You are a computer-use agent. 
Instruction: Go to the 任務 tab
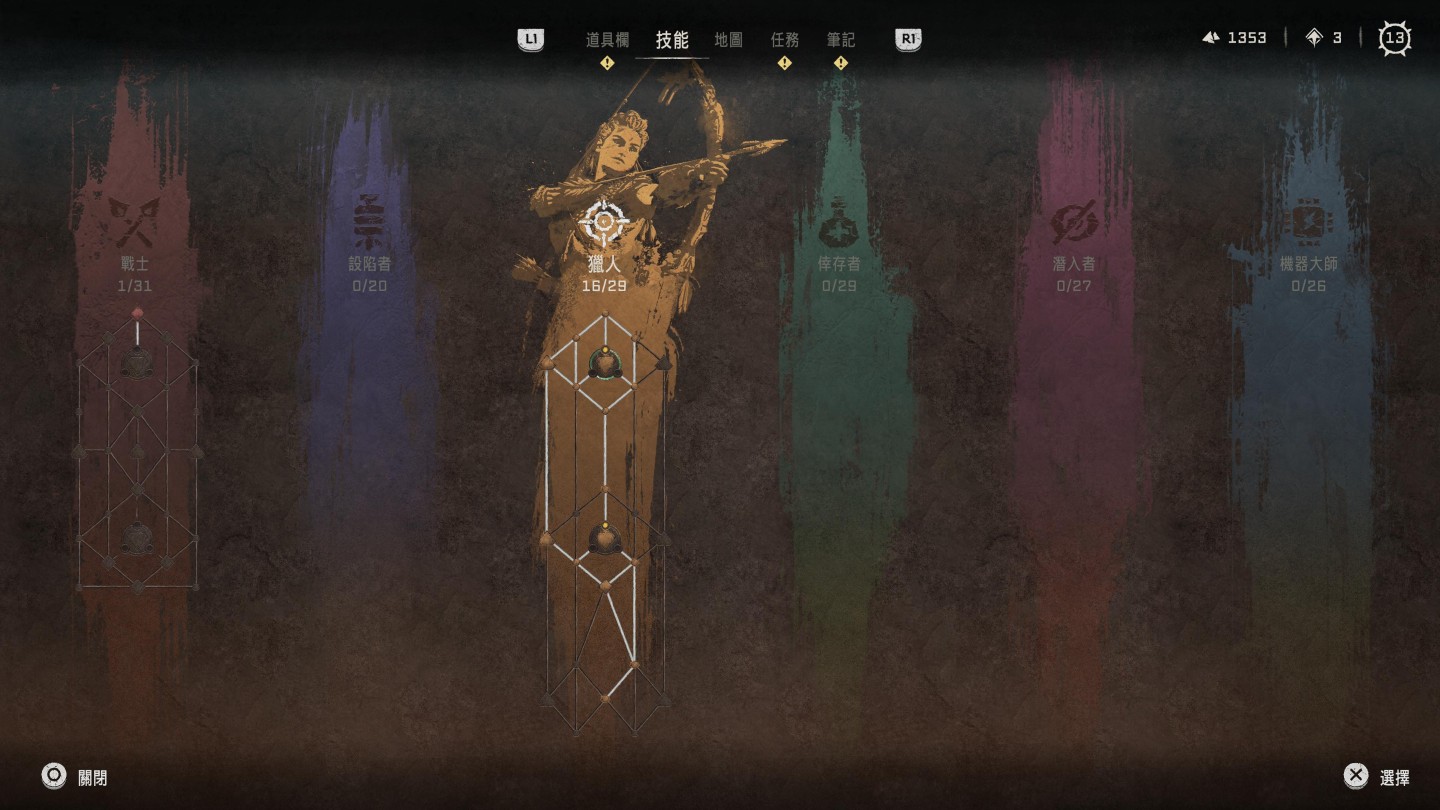(784, 40)
